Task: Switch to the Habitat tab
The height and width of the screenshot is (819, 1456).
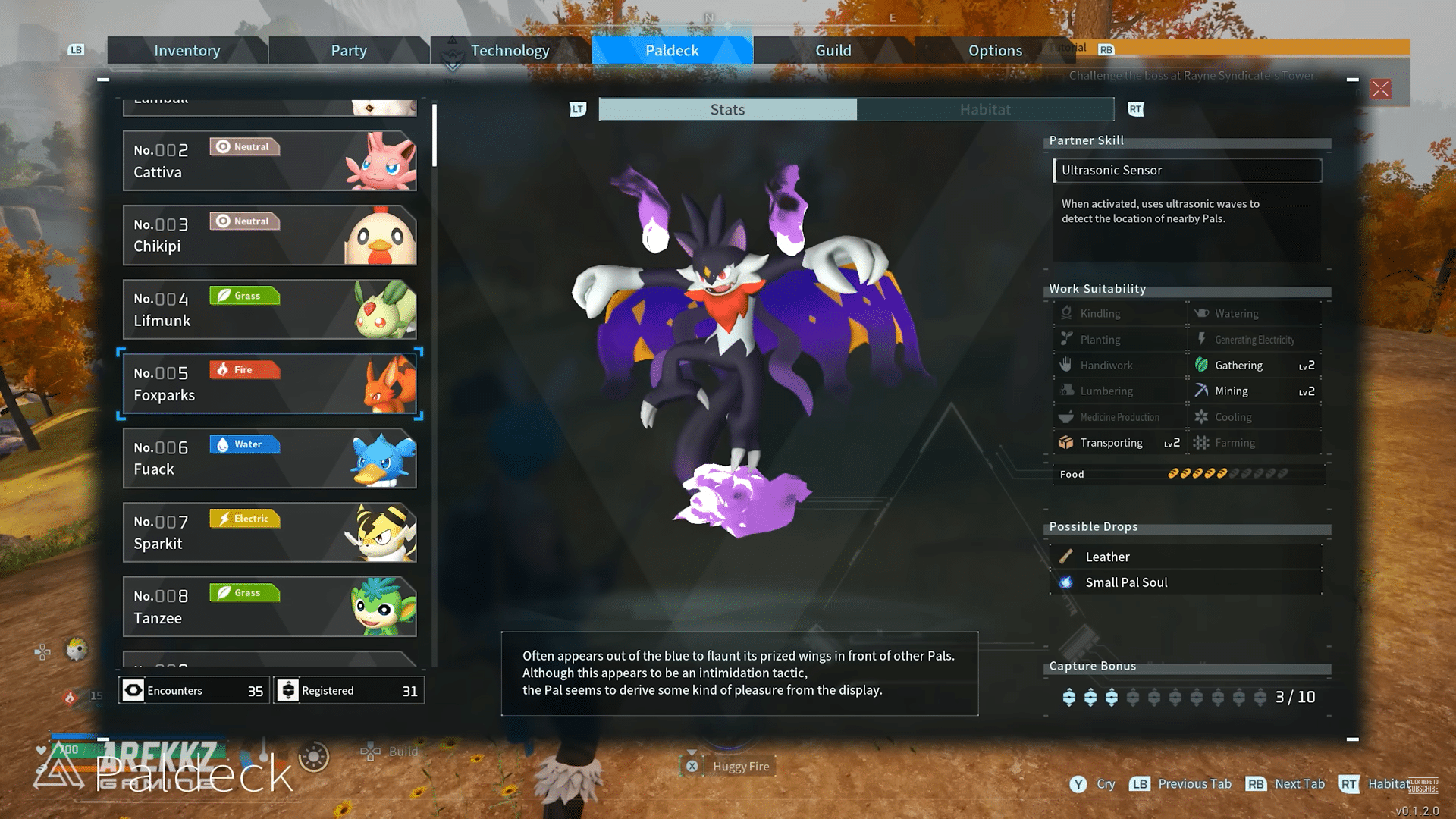Action: tap(984, 109)
